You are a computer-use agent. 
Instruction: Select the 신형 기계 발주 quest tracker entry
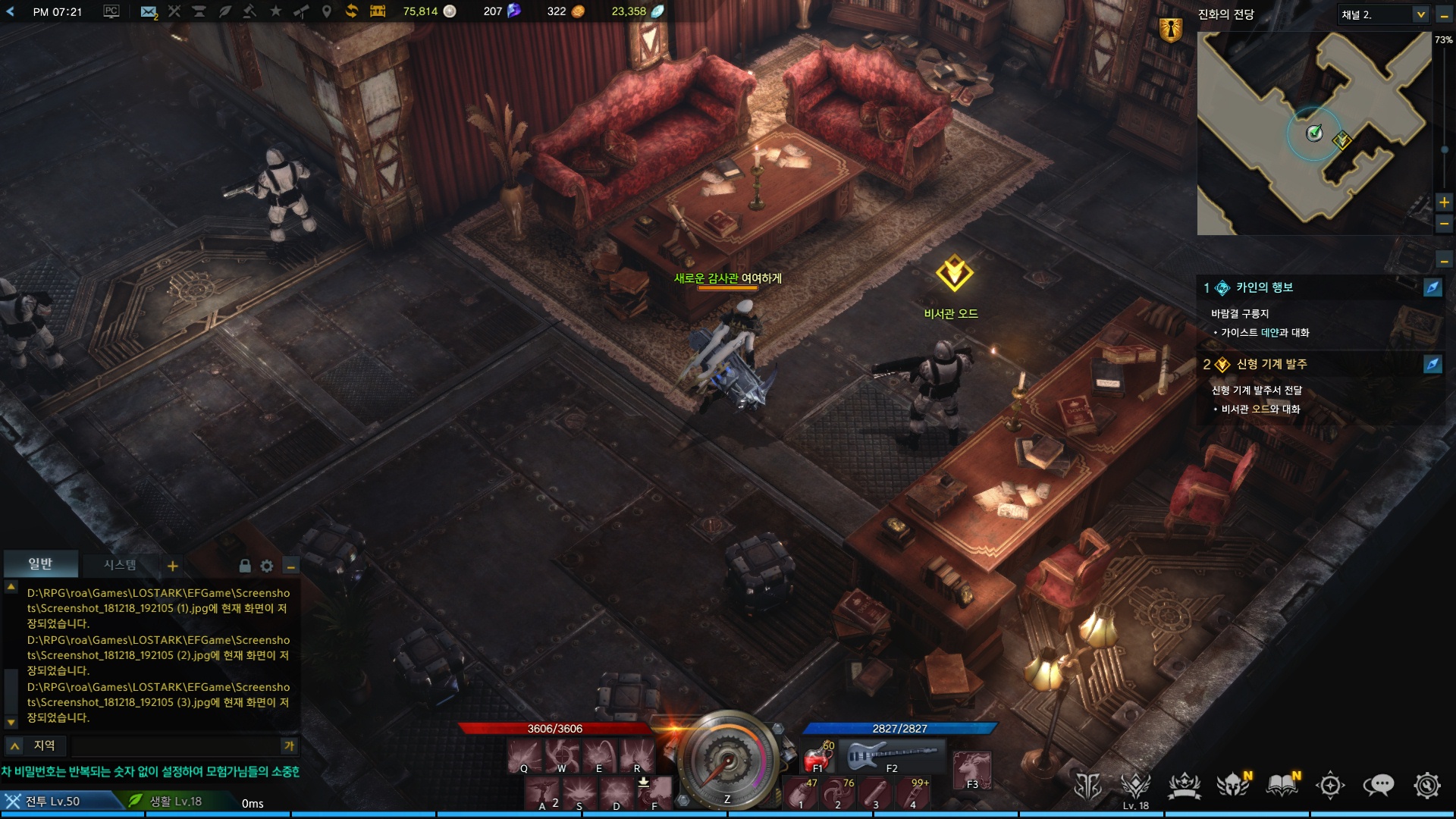(1271, 364)
